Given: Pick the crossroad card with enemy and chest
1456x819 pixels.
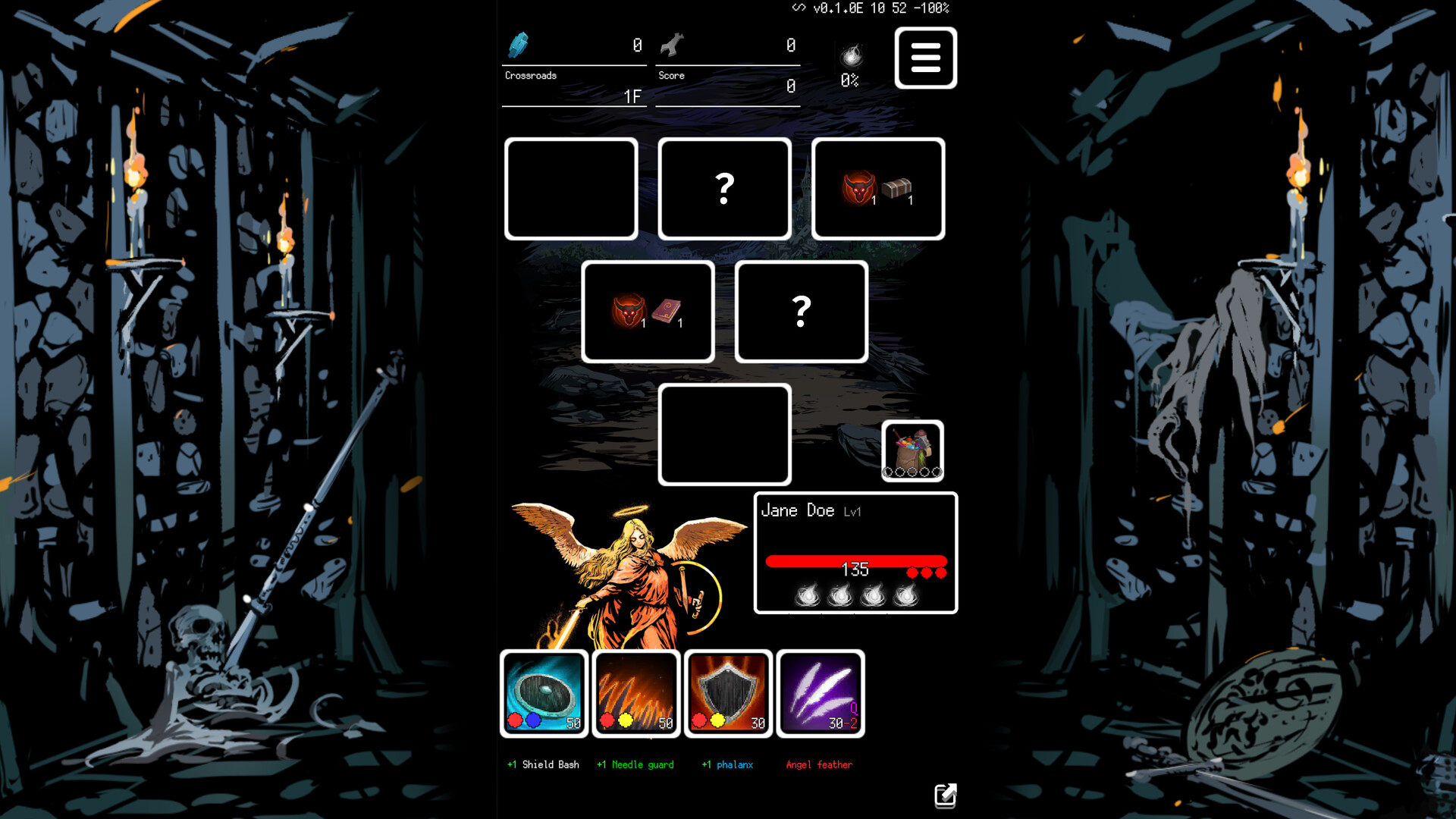Looking at the screenshot, I should pyautogui.click(x=877, y=188).
